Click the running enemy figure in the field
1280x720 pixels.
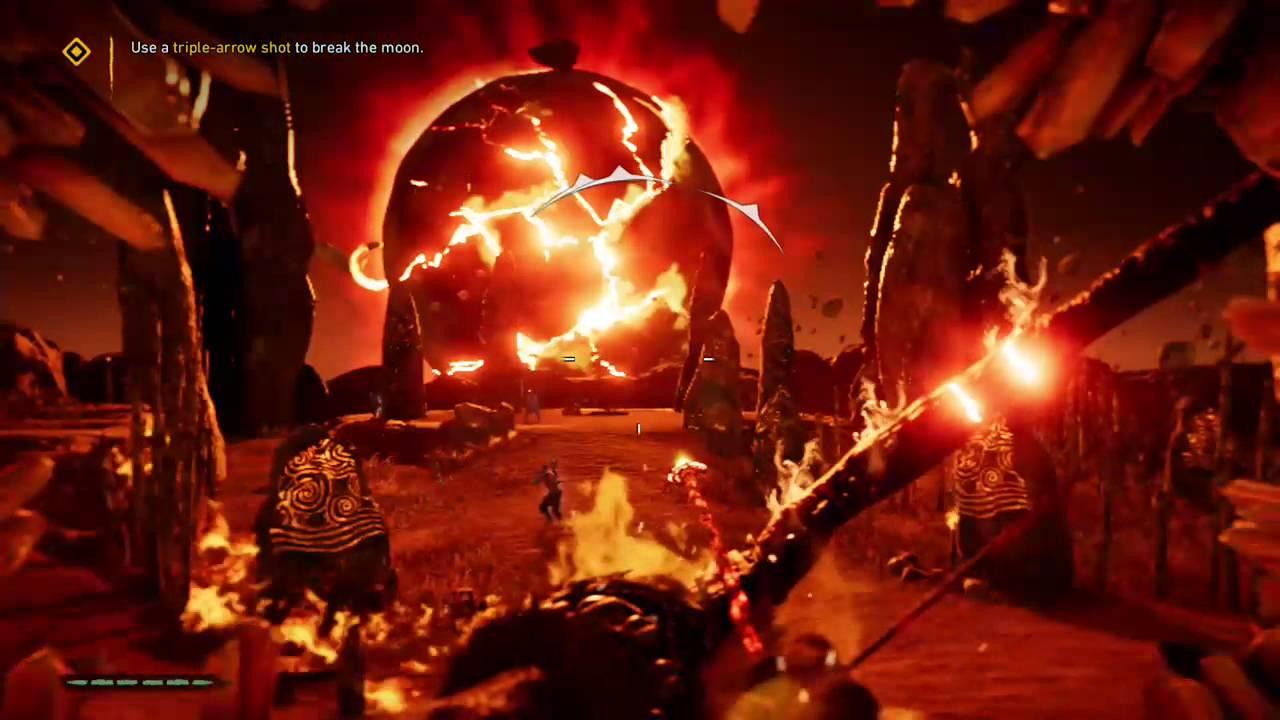tap(550, 495)
